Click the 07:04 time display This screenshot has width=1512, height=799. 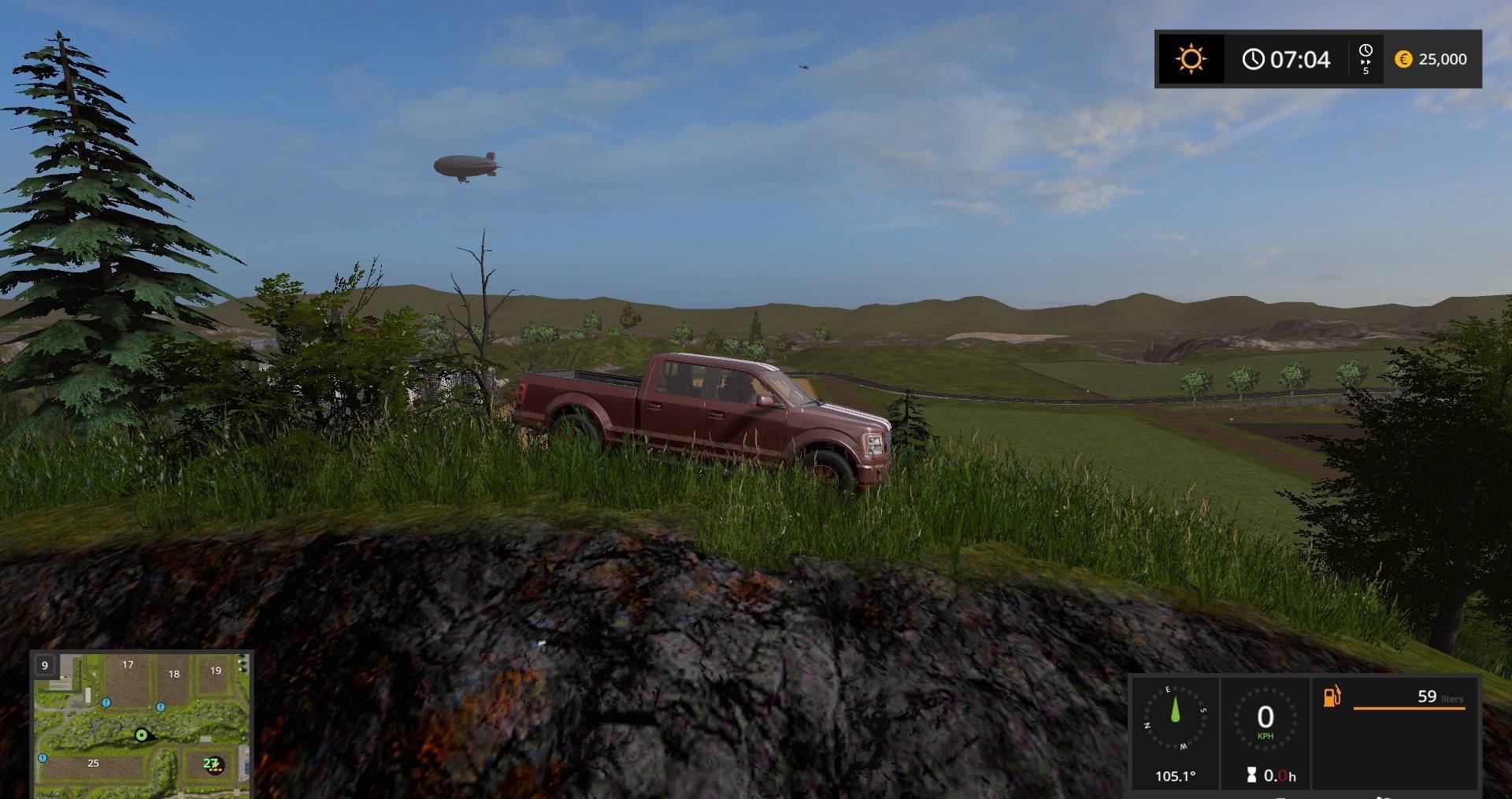click(1300, 59)
